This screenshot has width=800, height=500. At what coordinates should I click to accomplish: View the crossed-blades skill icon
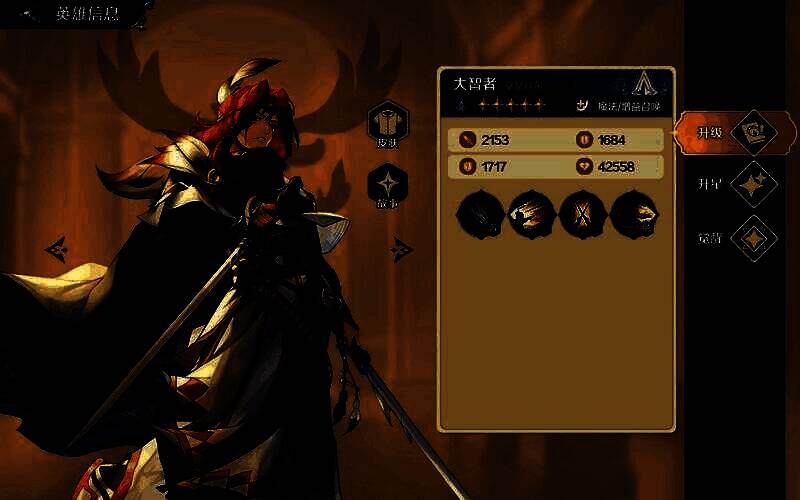582,214
